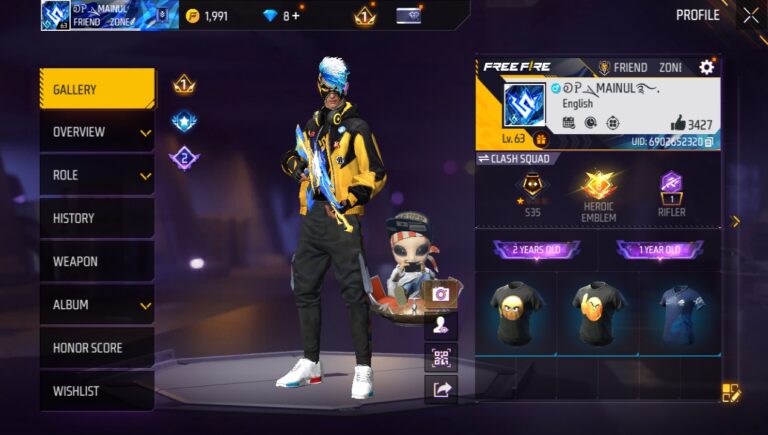View the History tab
The image size is (768, 435).
[x=97, y=218]
